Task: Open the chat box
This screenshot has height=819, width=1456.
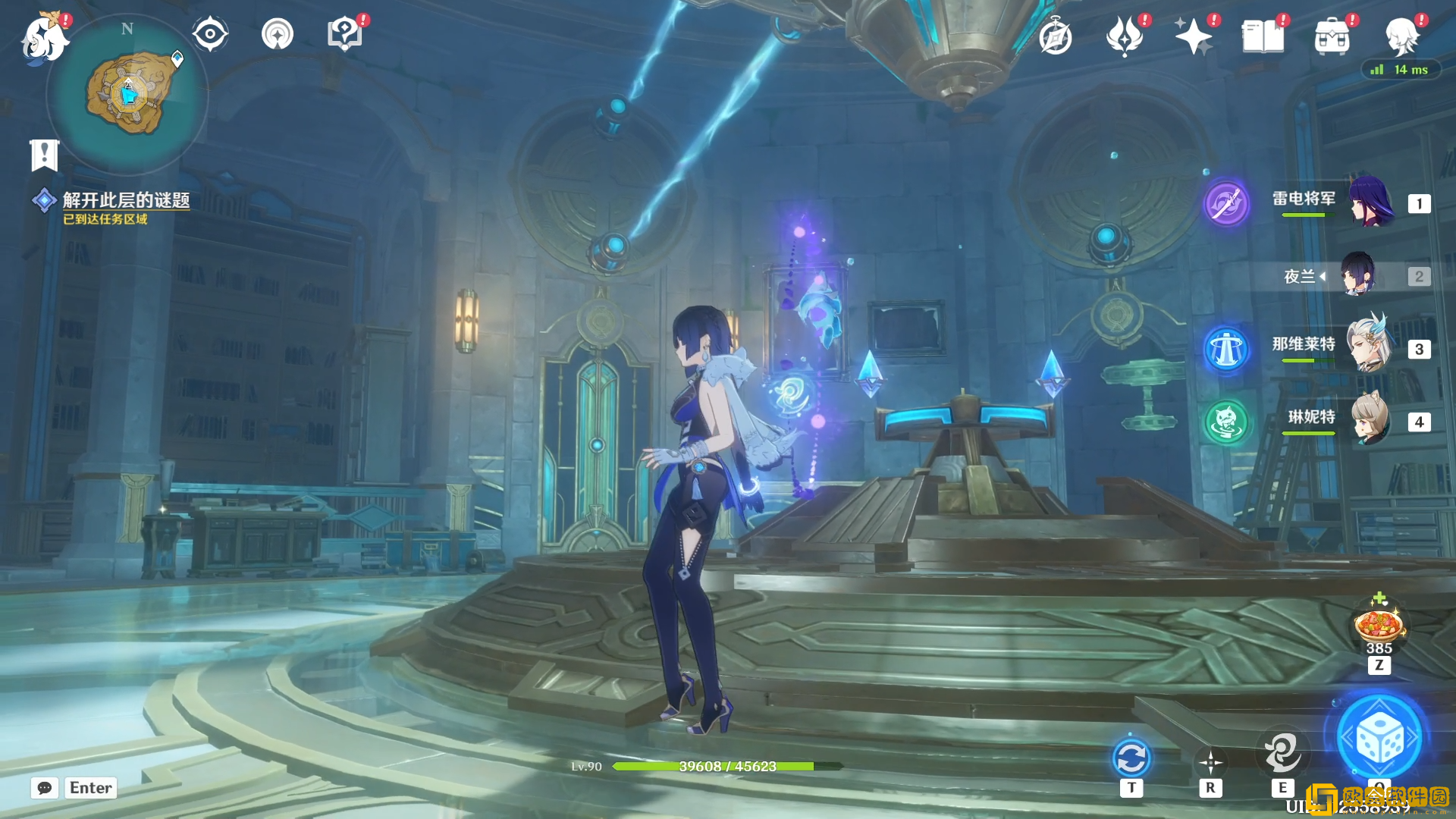Action: [x=45, y=788]
